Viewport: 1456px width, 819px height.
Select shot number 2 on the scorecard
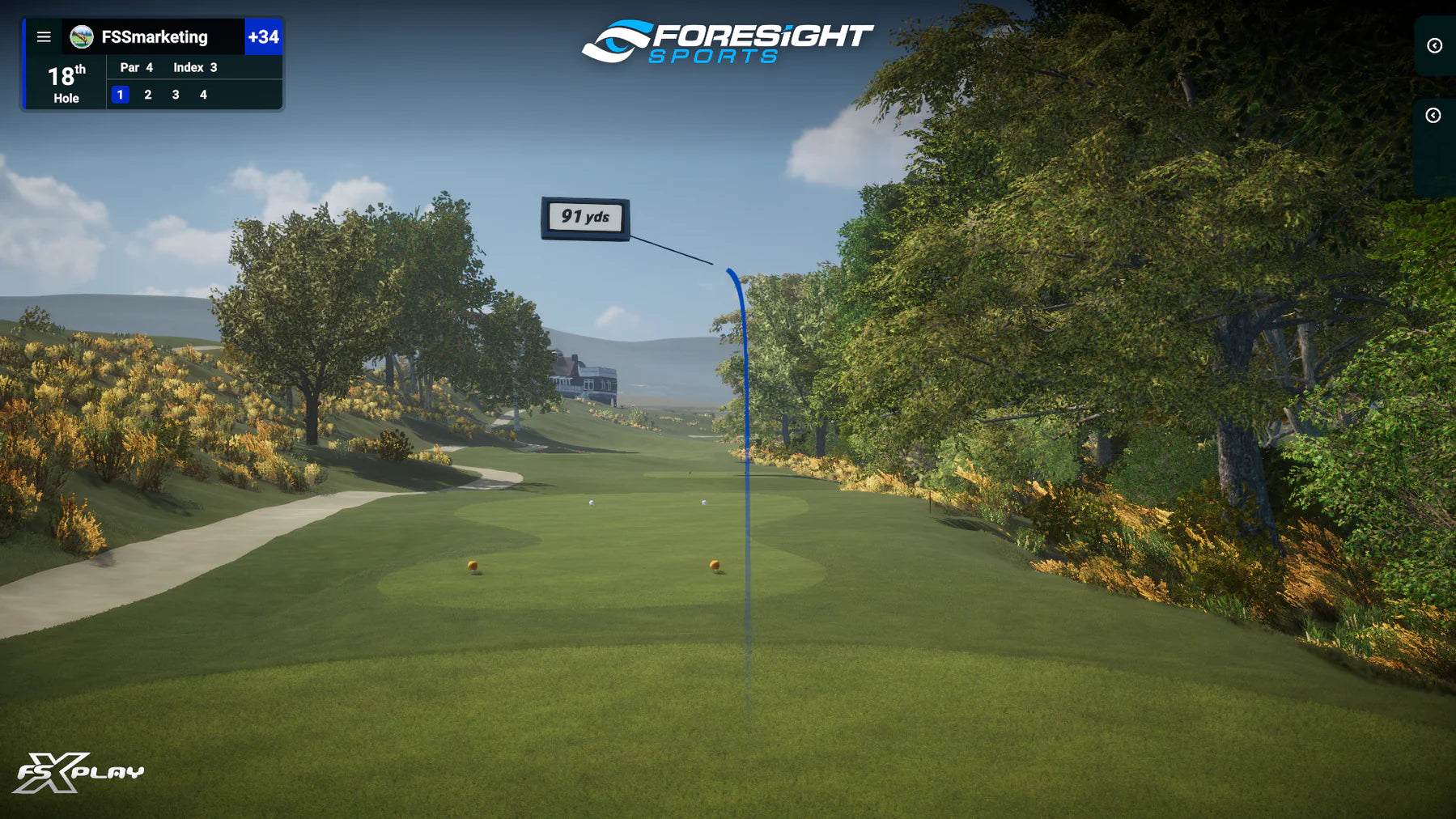(x=148, y=95)
